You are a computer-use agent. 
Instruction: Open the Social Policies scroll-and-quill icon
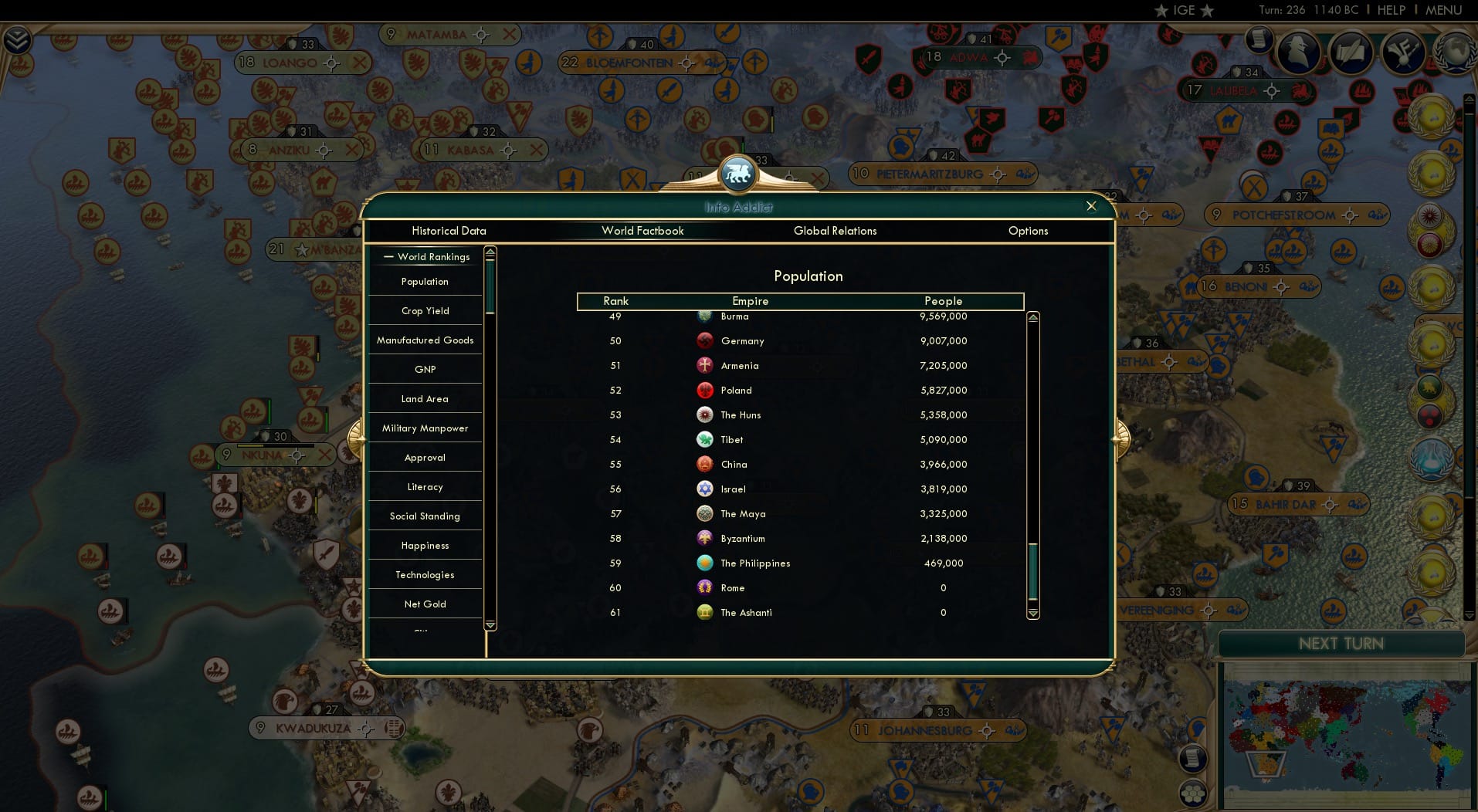coord(1351,52)
